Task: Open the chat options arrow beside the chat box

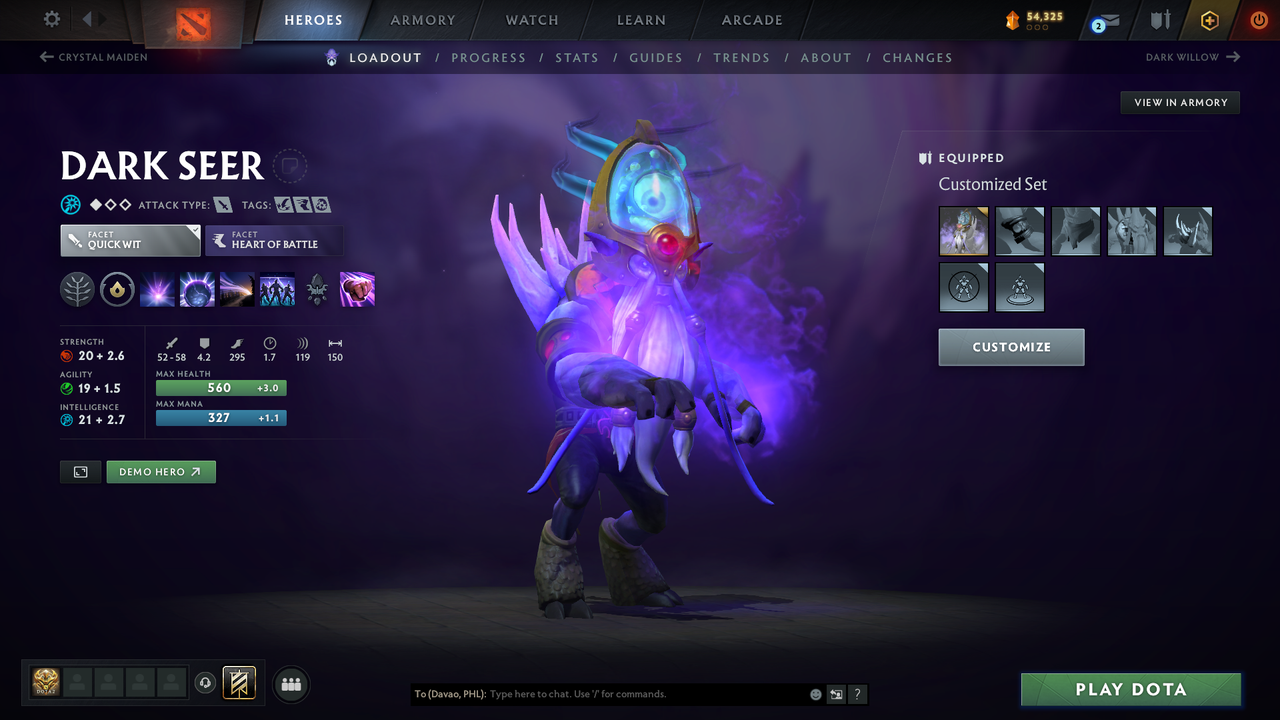Action: pyautogui.click(x=836, y=694)
